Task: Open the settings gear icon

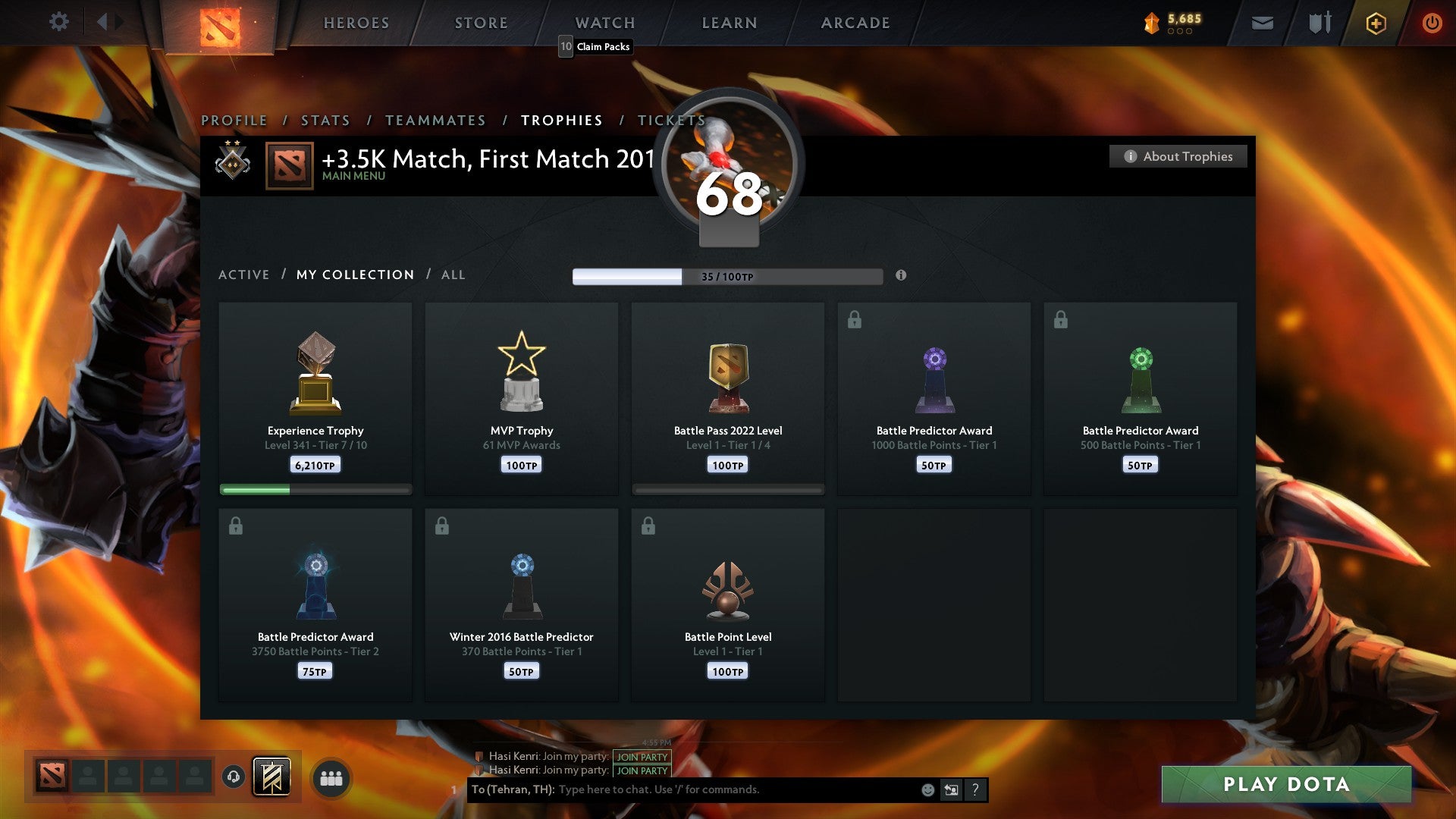Action: pyautogui.click(x=59, y=22)
